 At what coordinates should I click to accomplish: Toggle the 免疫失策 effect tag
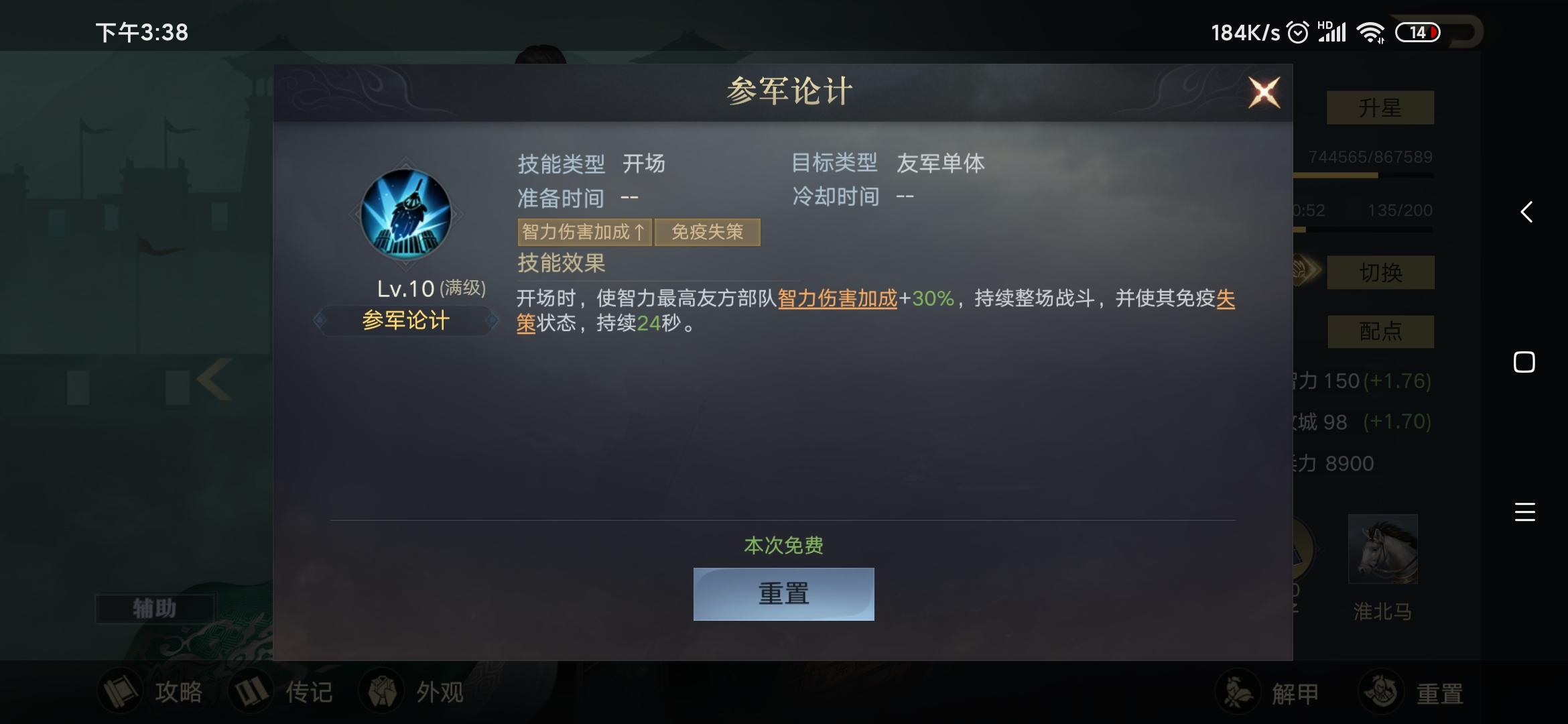708,231
